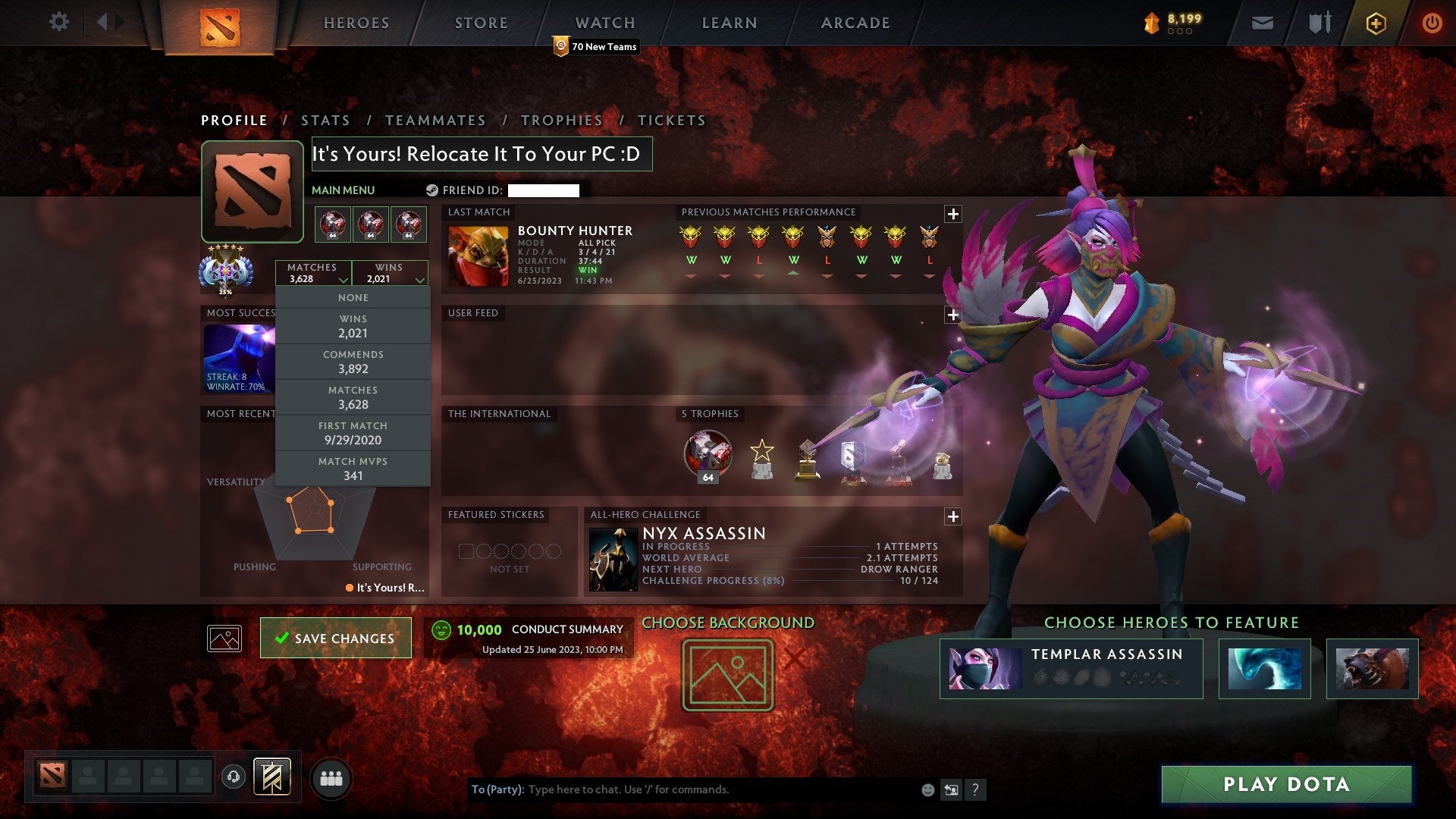Click the battle cup trophy shards counter
Image resolution: width=1456 pixels, height=819 pixels.
click(1172, 23)
